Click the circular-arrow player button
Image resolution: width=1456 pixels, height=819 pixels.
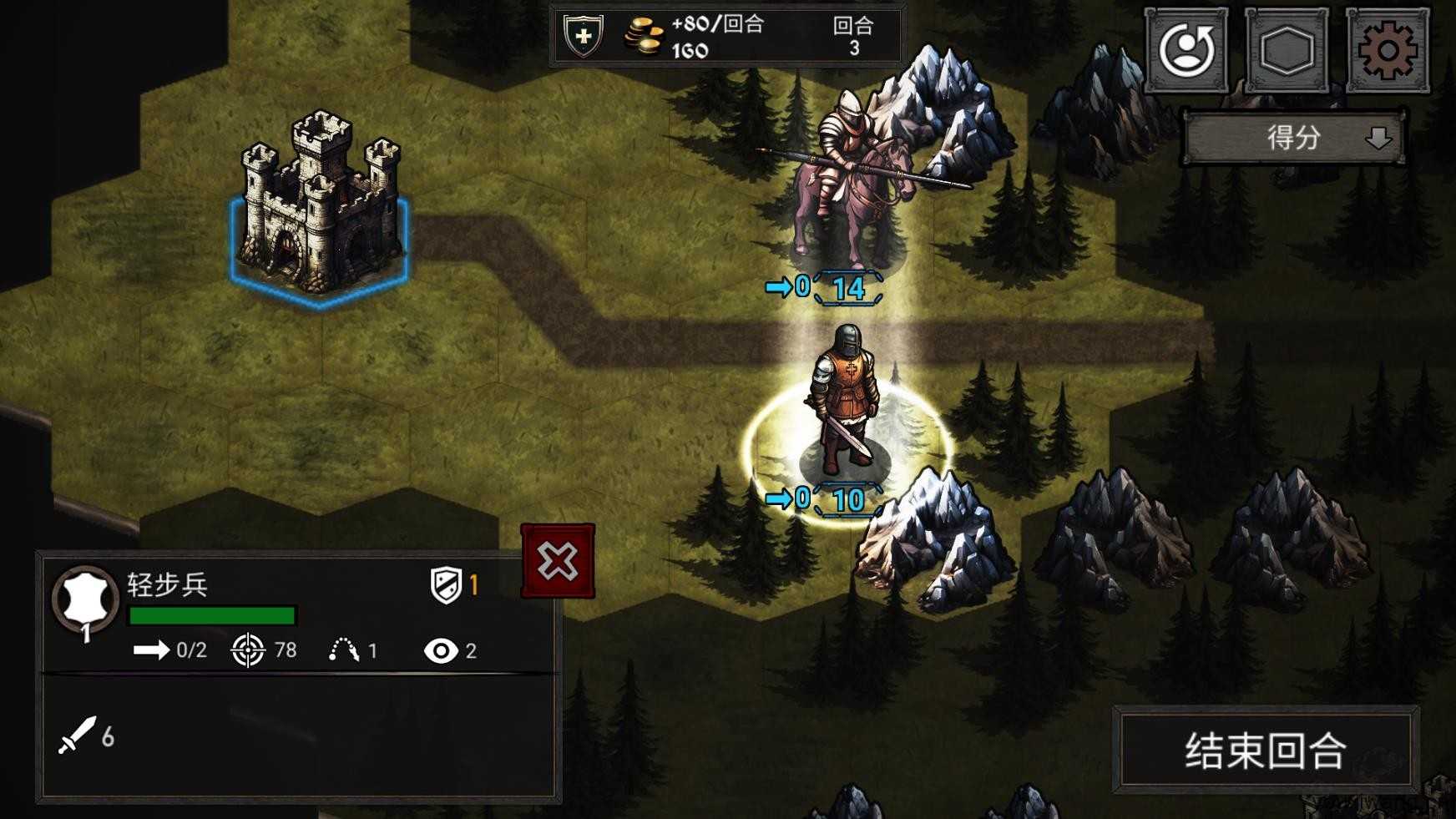click(1186, 51)
